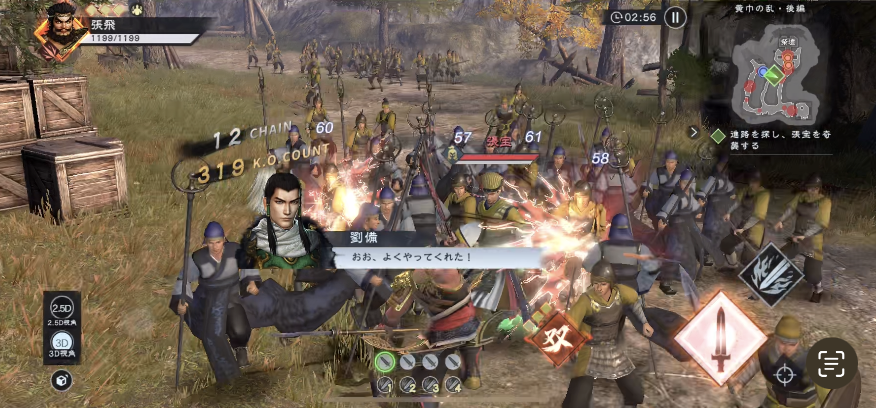Pause the battle

[676, 17]
